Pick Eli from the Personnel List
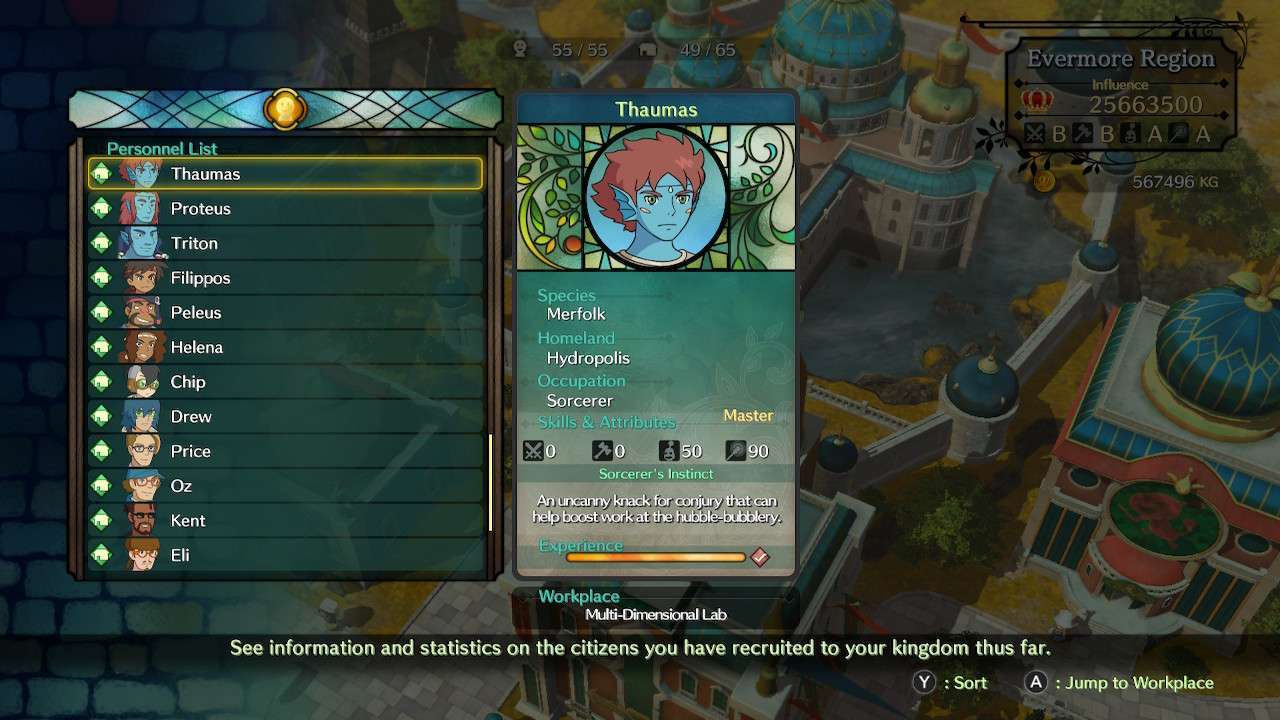 point(285,555)
